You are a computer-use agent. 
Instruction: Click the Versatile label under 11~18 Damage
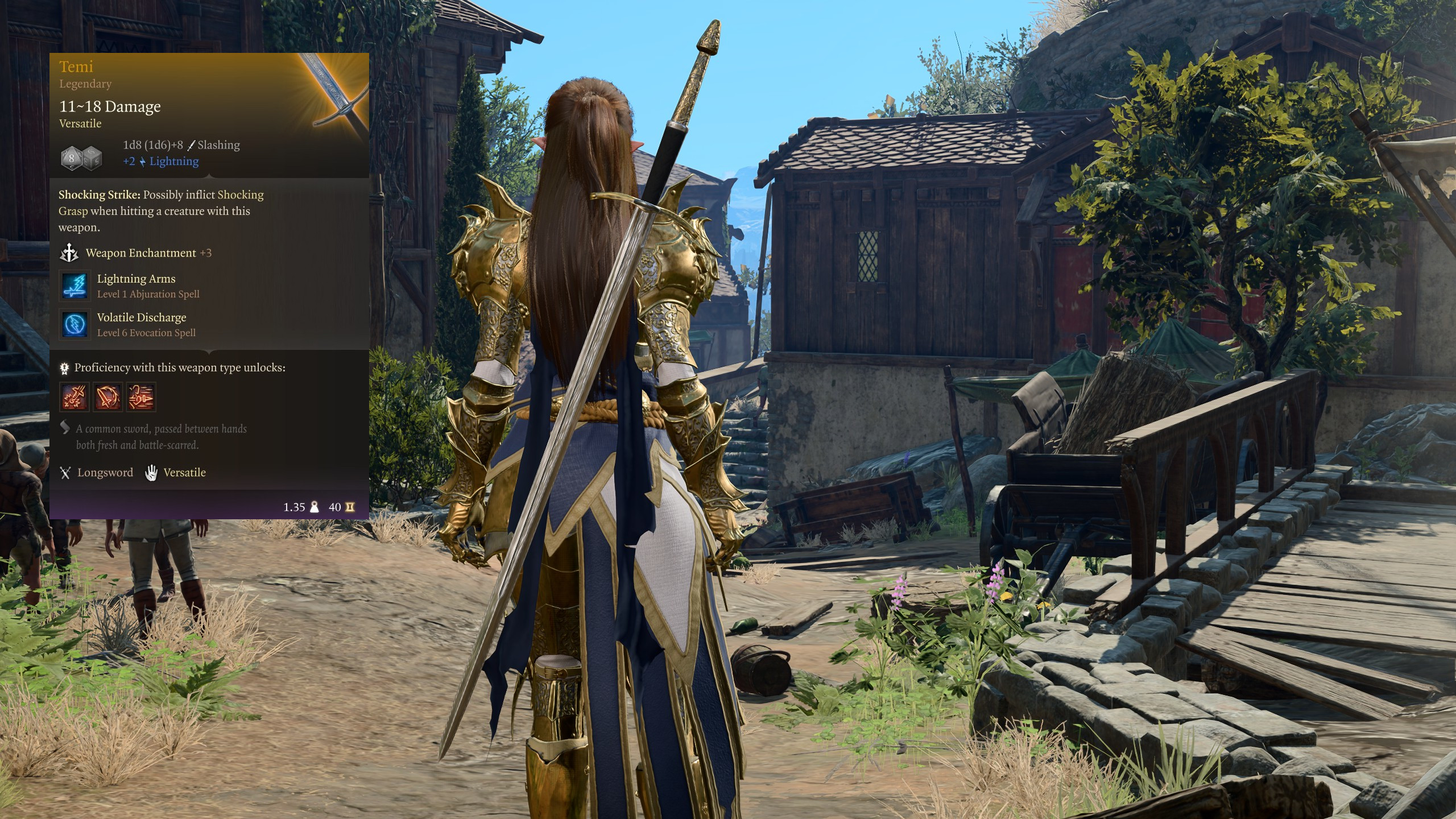[79, 123]
